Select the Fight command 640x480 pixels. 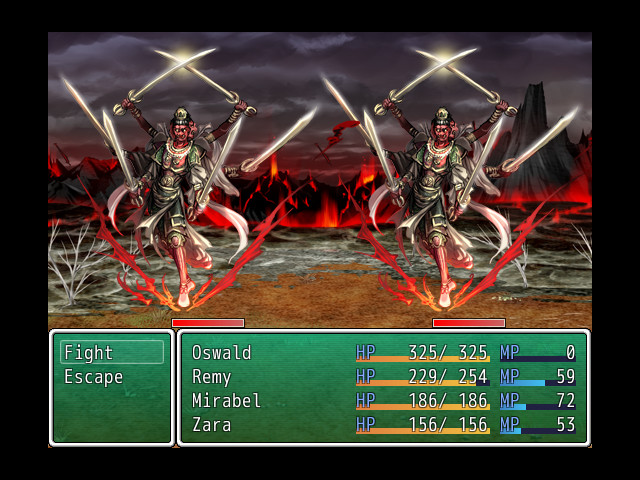click(111, 353)
